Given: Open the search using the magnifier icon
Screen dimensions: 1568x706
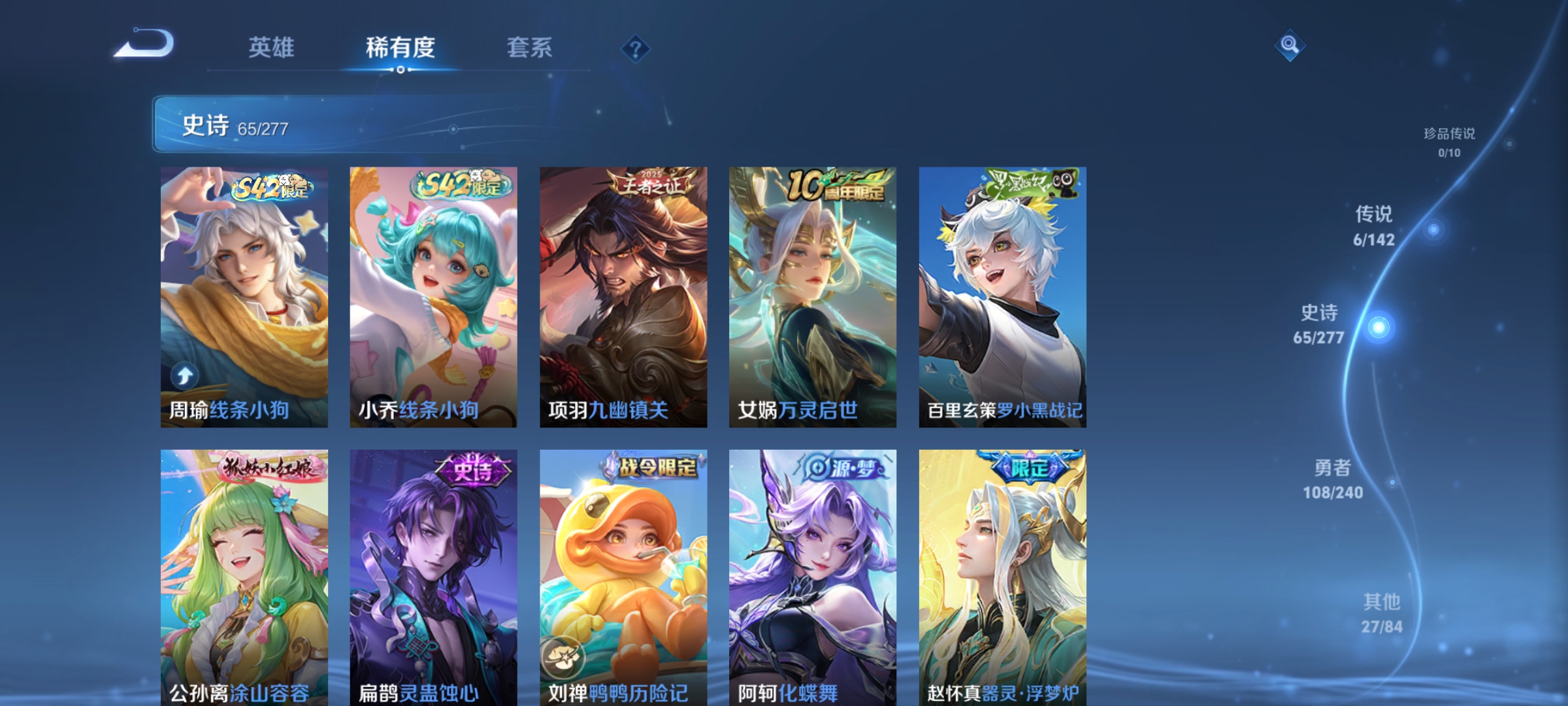Looking at the screenshot, I should pyautogui.click(x=1288, y=44).
